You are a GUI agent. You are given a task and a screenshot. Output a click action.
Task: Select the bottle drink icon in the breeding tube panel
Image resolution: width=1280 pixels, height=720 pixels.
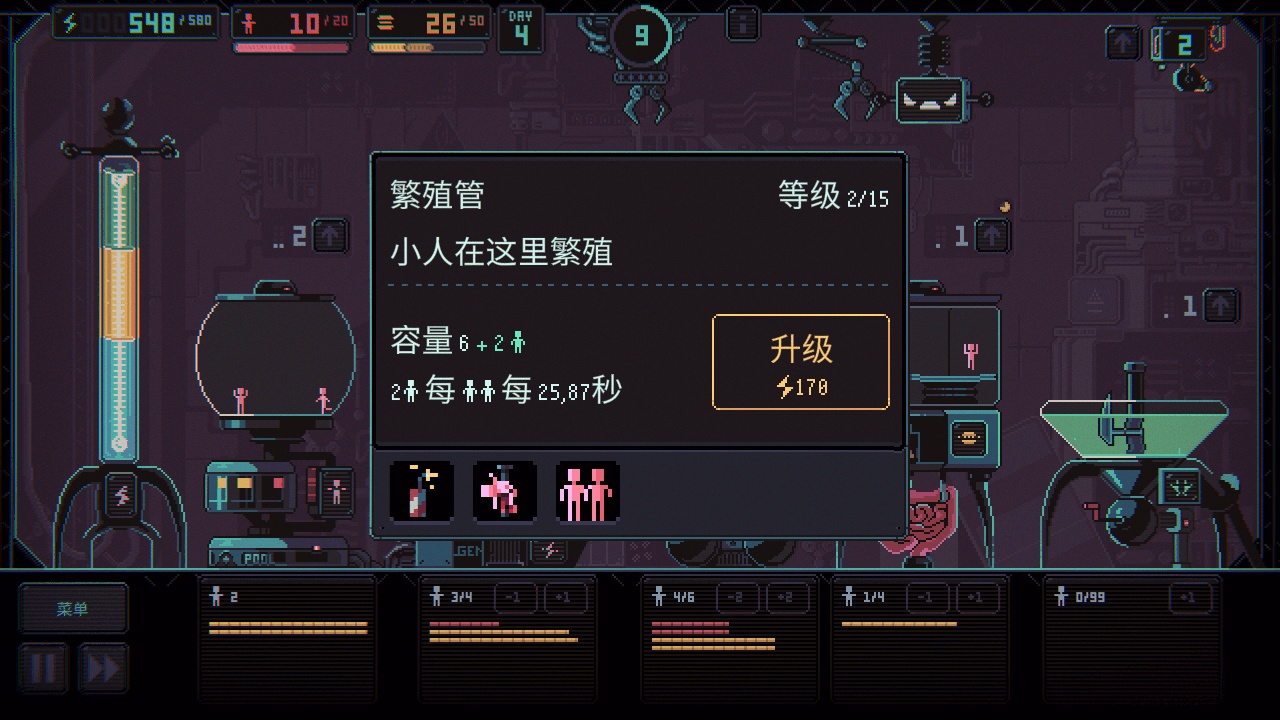[x=421, y=490]
